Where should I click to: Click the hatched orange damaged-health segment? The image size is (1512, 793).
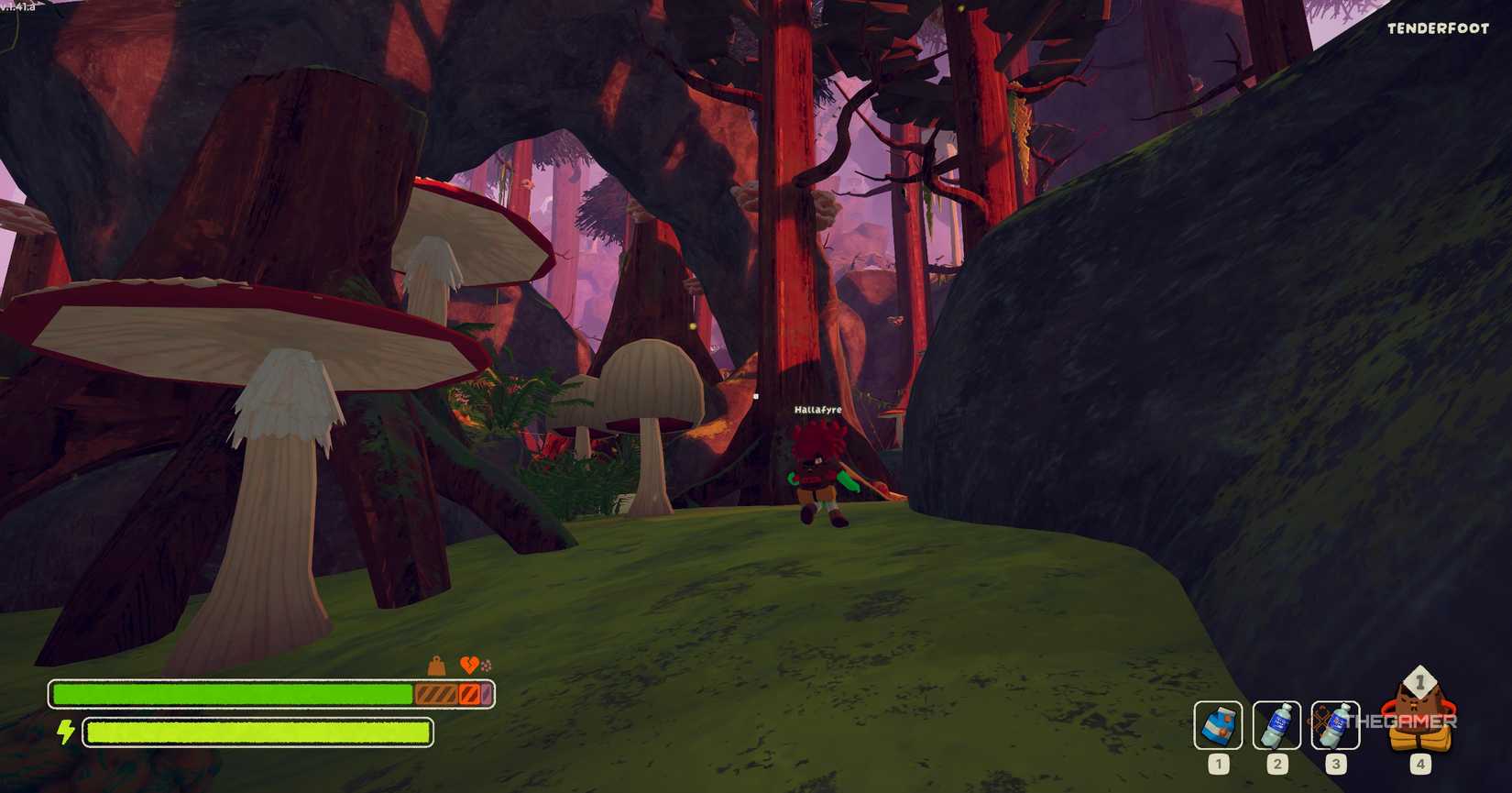[436, 693]
